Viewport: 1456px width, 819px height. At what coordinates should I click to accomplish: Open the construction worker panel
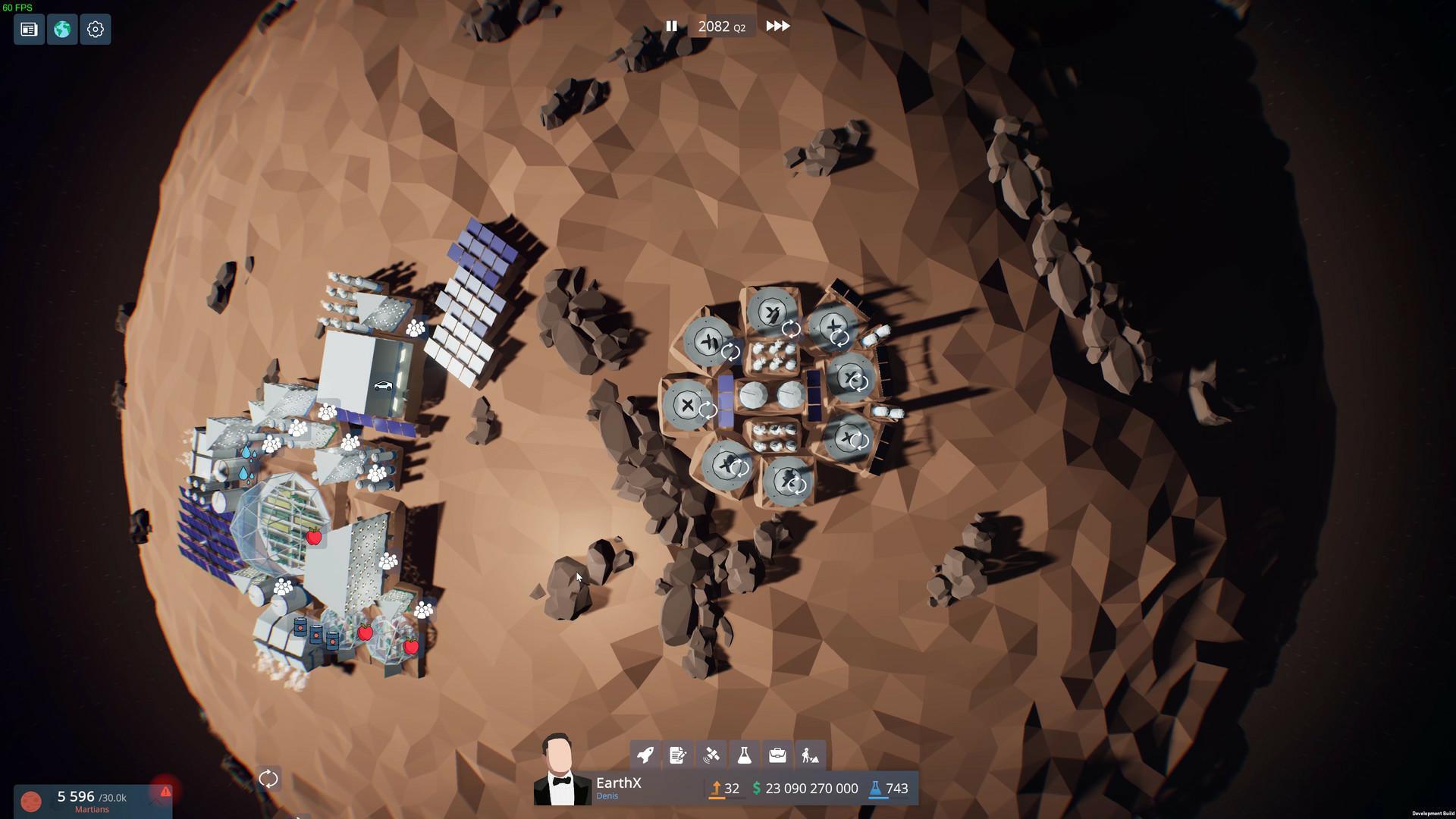tap(811, 755)
